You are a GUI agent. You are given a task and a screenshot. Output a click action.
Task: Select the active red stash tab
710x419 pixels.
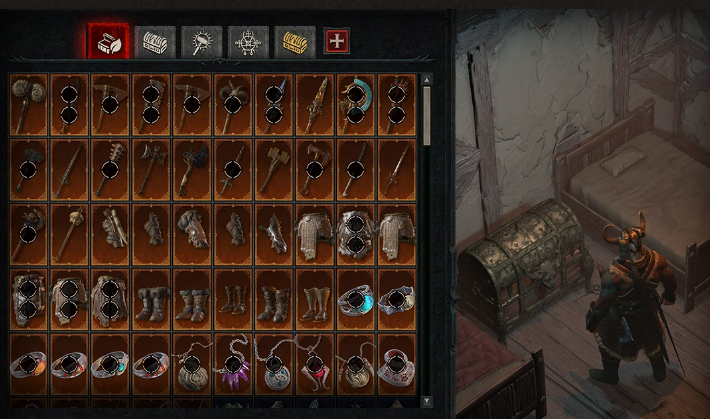click(108, 42)
